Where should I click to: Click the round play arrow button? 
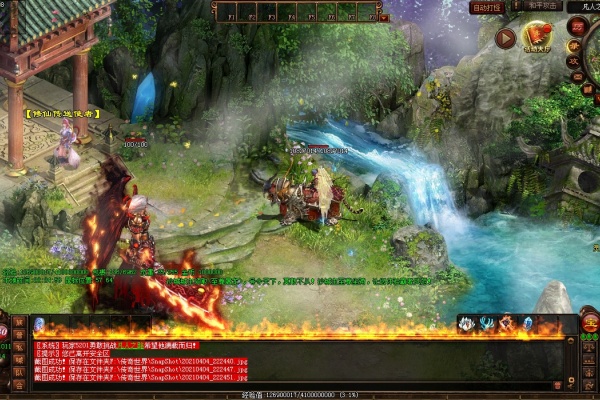point(505,39)
